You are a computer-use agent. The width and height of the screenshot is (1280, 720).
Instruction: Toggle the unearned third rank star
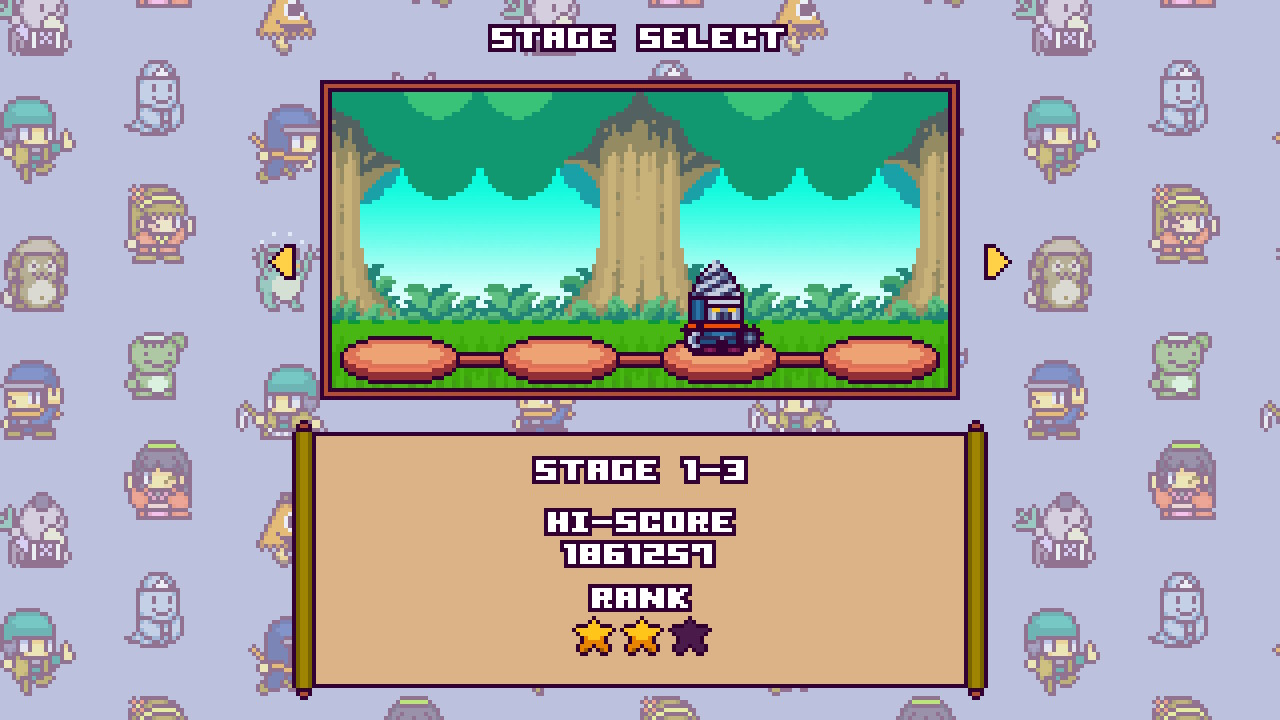point(692,636)
